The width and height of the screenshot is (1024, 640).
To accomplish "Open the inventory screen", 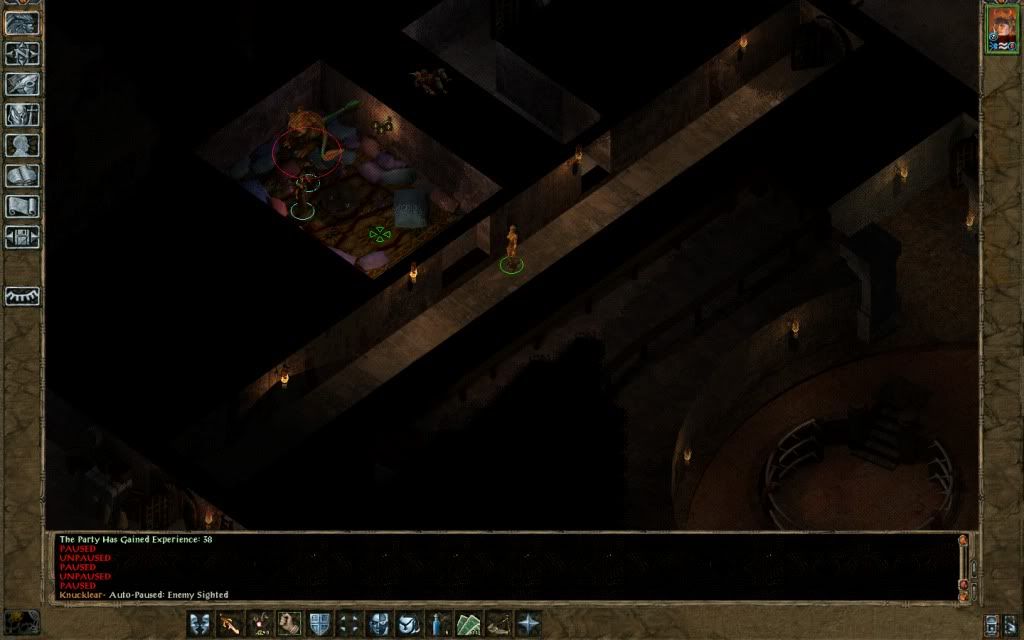I will tap(22, 115).
